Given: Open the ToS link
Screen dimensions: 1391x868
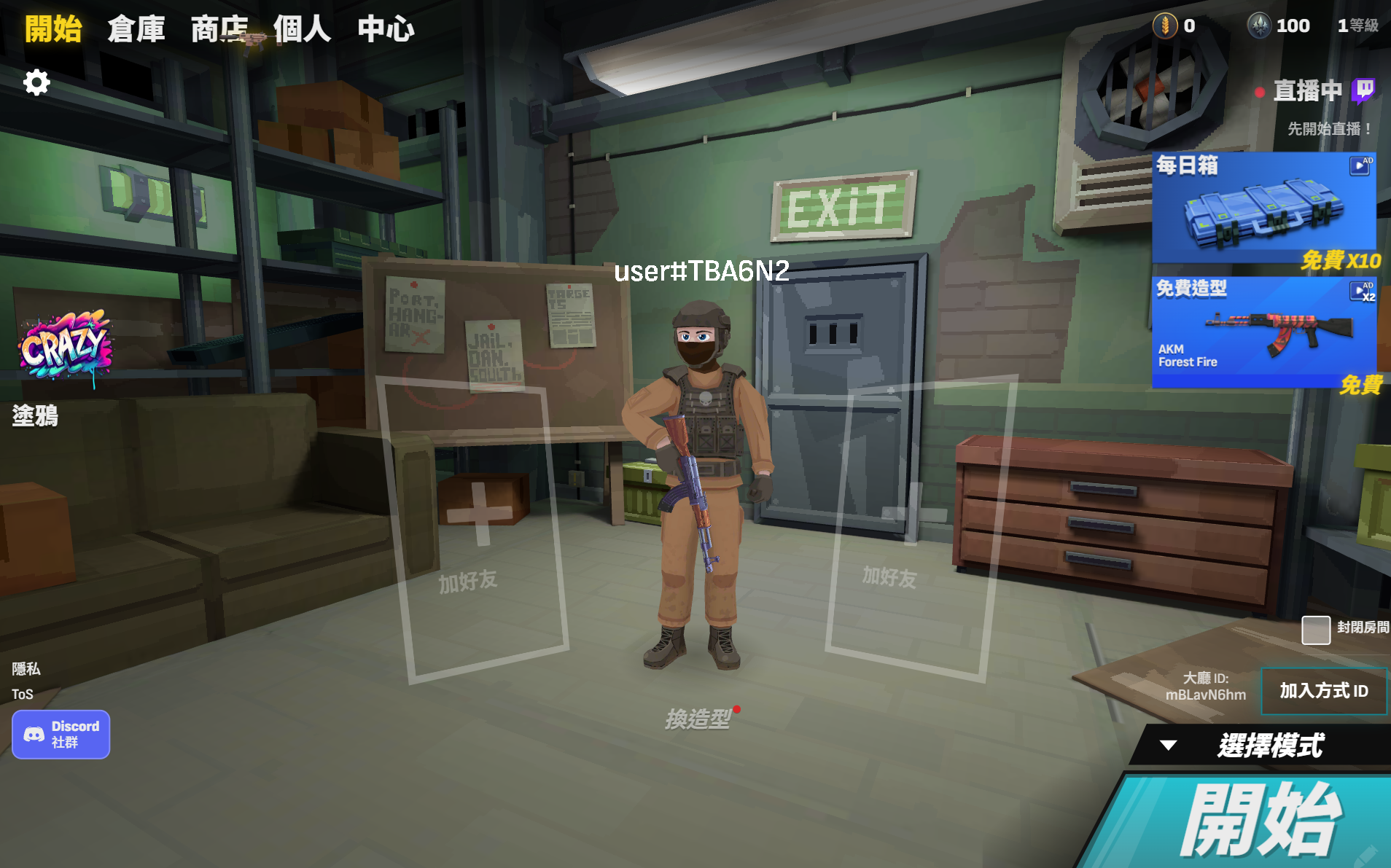Looking at the screenshot, I should pos(23,695).
